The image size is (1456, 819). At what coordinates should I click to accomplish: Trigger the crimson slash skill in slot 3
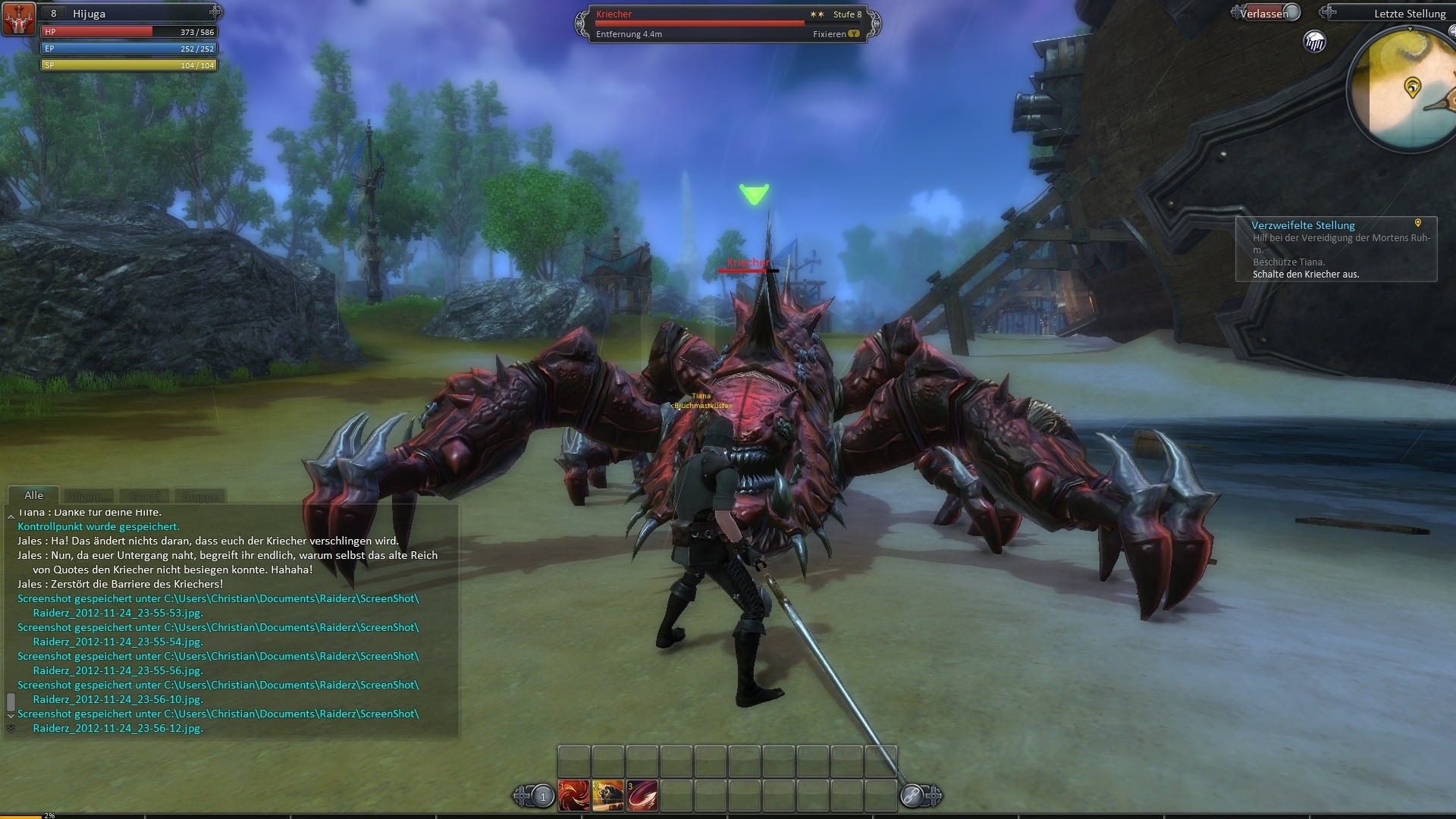pyautogui.click(x=642, y=796)
